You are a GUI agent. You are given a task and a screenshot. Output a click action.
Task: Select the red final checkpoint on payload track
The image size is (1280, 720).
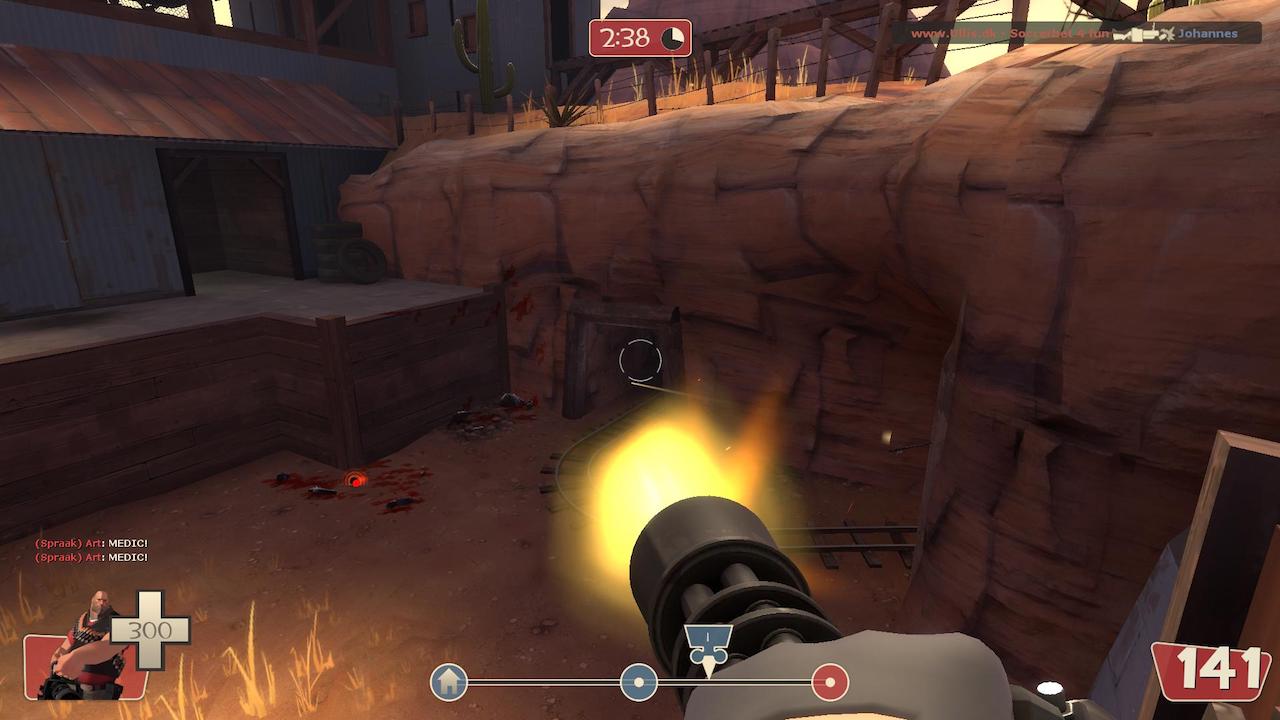[x=829, y=683]
